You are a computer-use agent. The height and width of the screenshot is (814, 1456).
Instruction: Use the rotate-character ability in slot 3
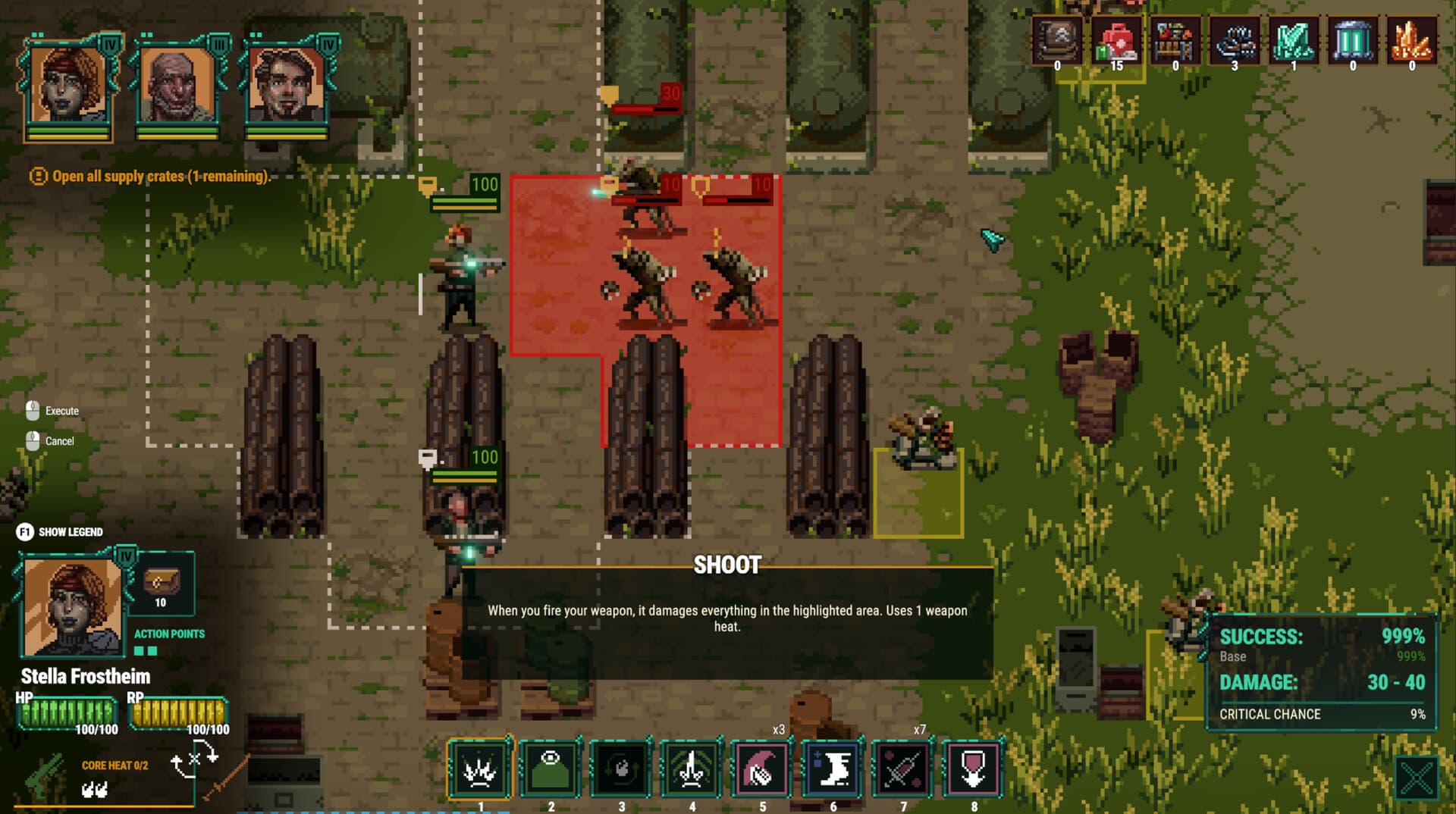[x=620, y=769]
